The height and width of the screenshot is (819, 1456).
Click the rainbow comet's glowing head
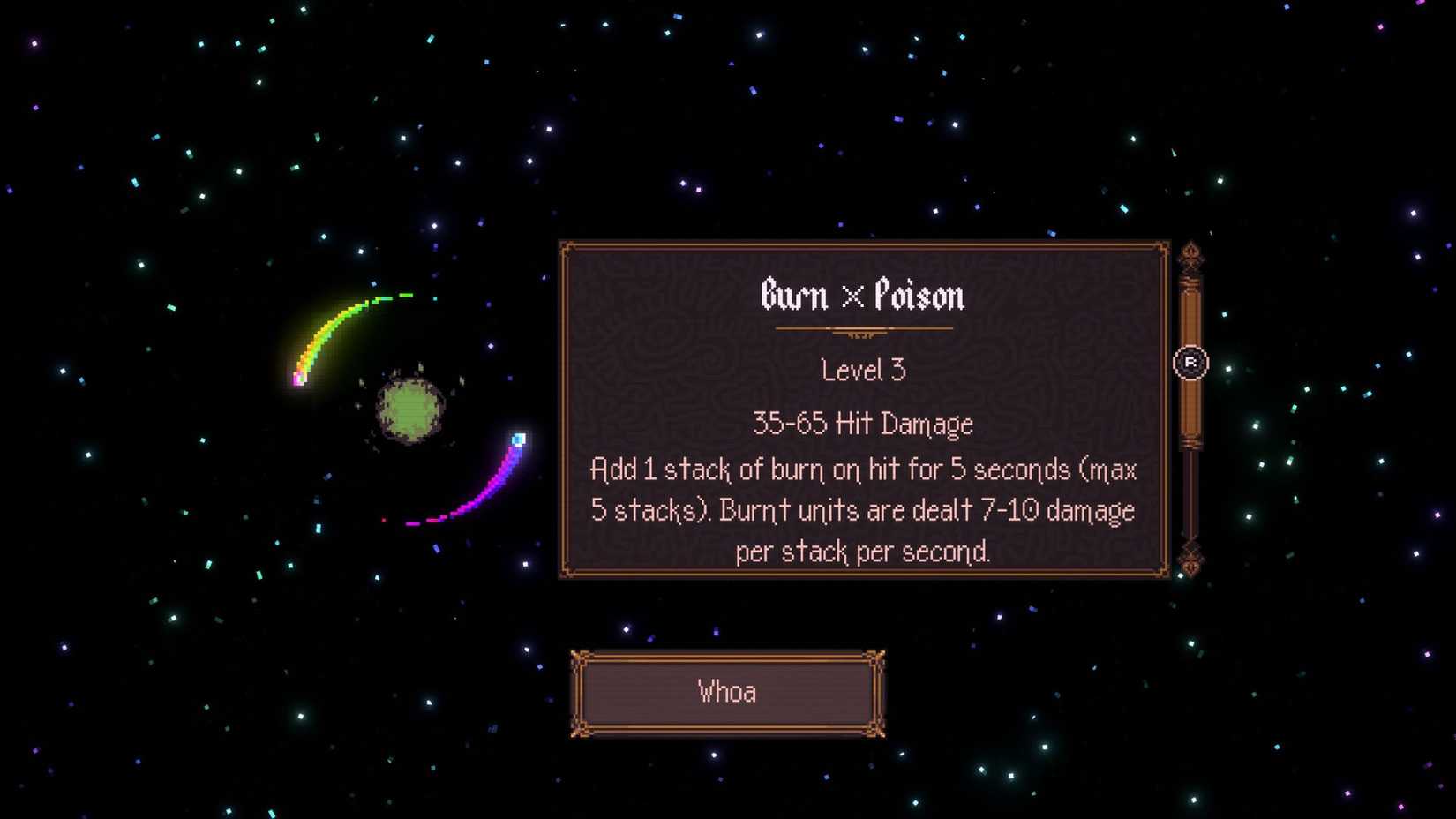pyautogui.click(x=298, y=379)
